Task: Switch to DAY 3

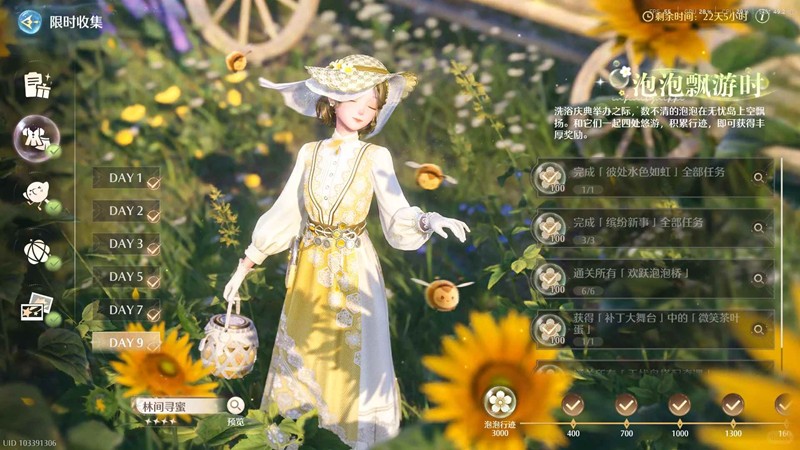Action: click(x=127, y=244)
